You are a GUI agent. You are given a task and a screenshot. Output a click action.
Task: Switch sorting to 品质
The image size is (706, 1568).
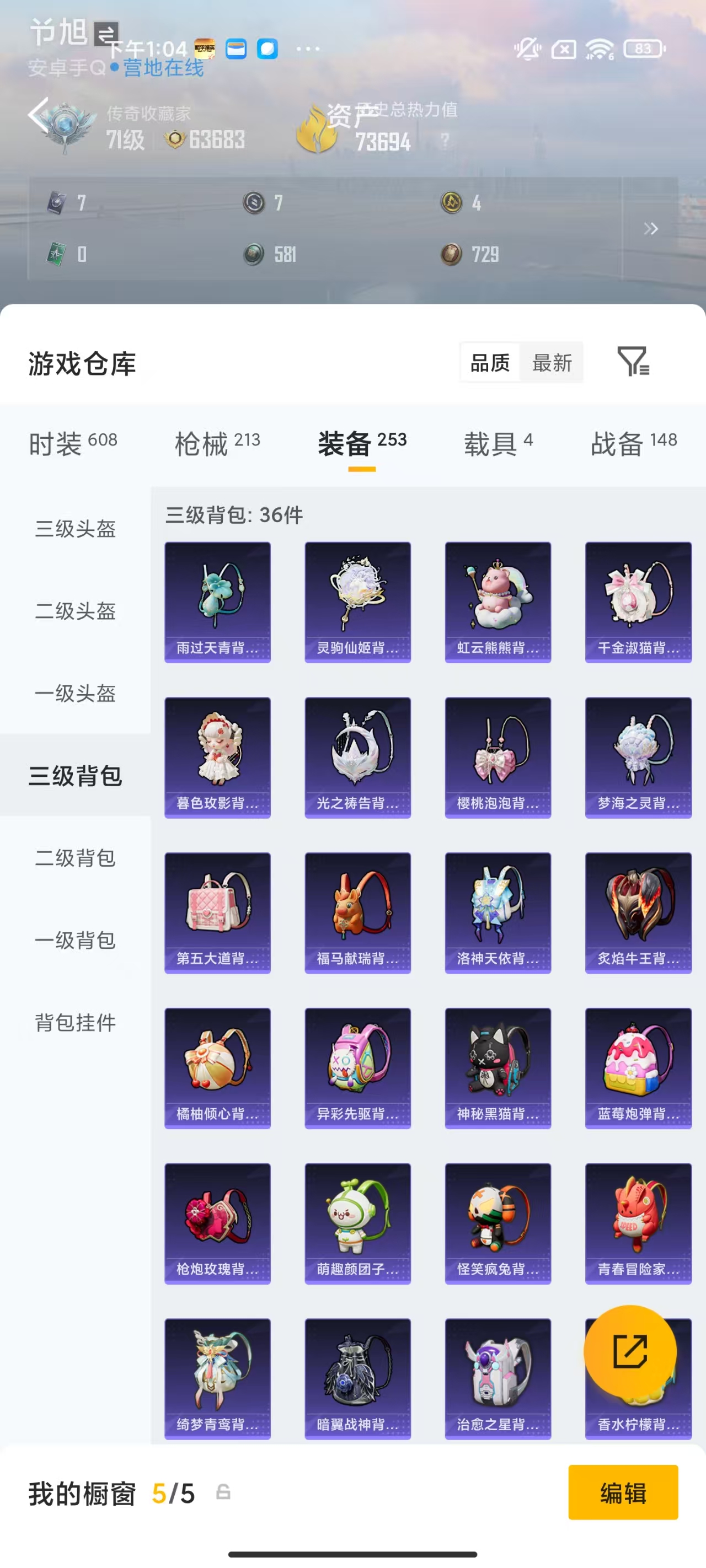[x=490, y=363]
